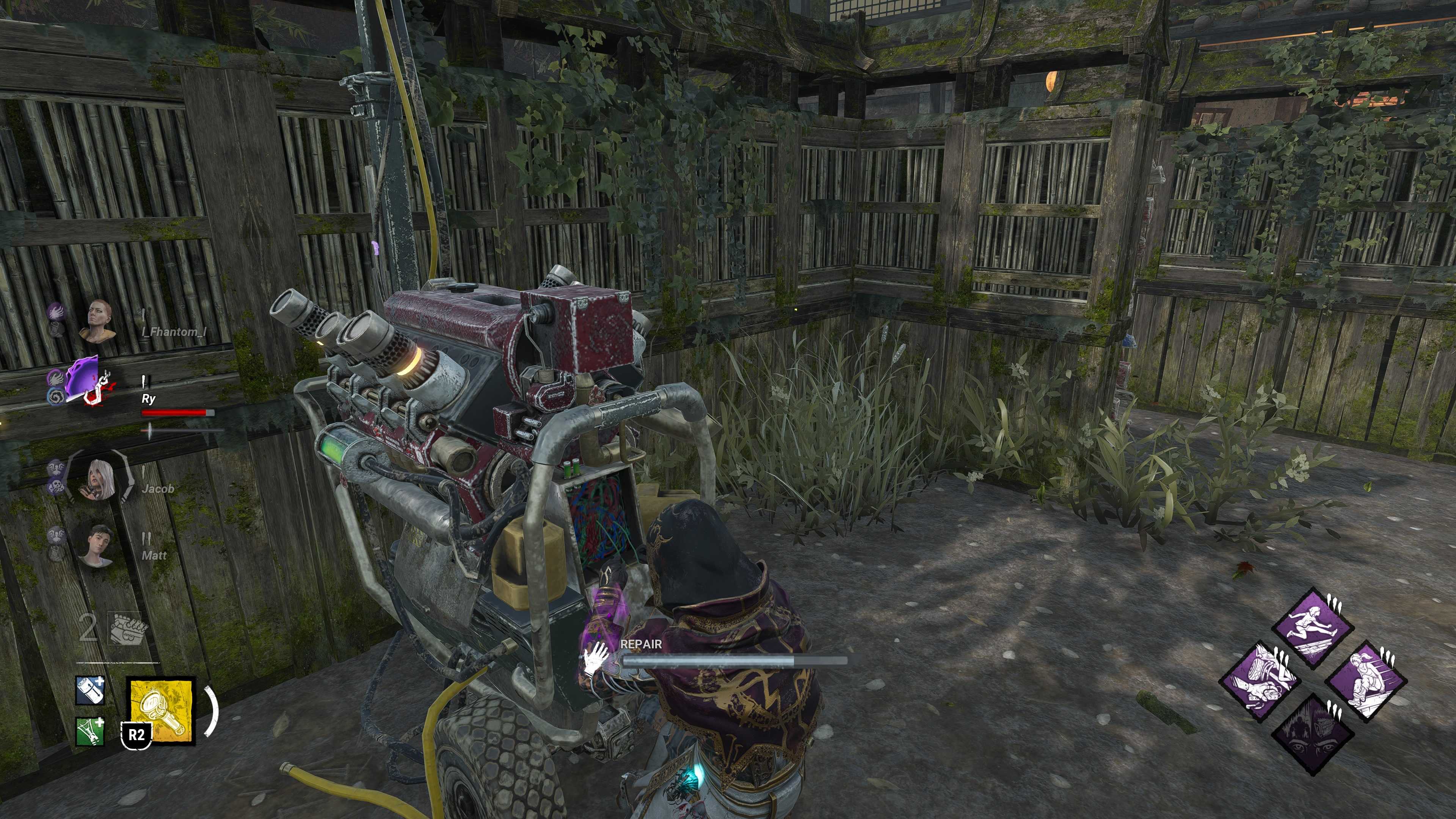1456x819 pixels.
Task: Click the dark watching-eyes perk icon
Action: (1312, 734)
